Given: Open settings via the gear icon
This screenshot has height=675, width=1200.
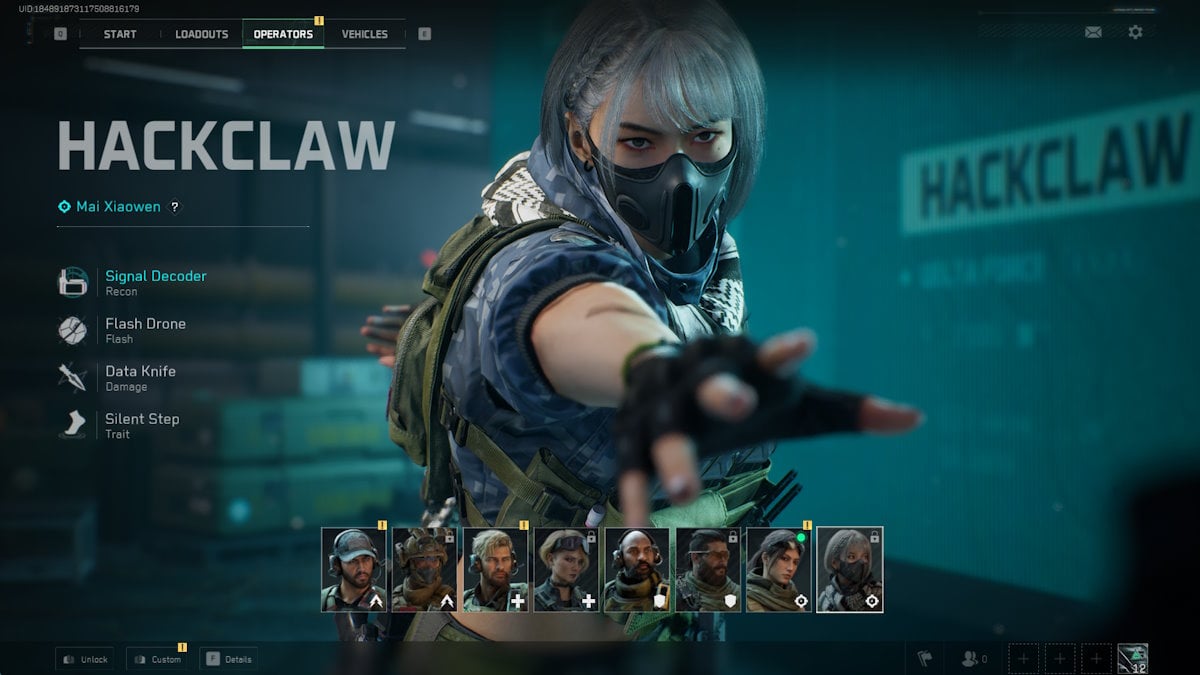Looking at the screenshot, I should click(1135, 32).
